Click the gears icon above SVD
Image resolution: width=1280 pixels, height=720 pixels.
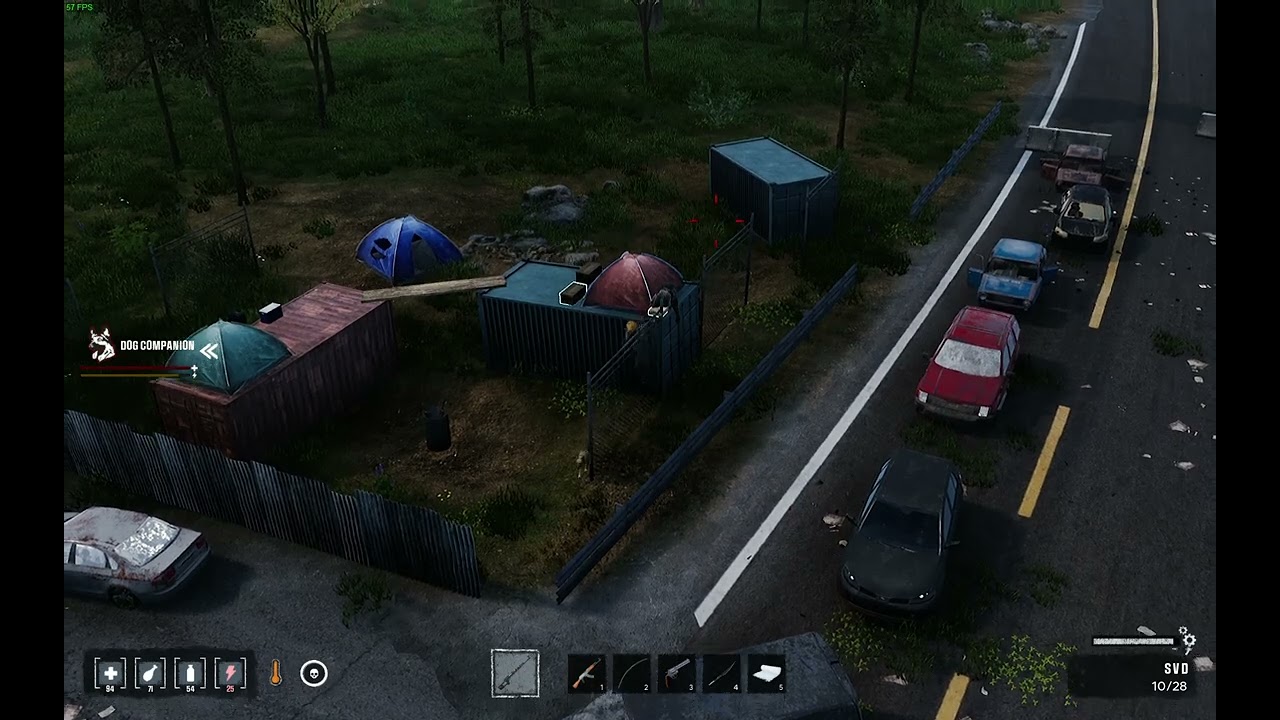click(x=1187, y=638)
